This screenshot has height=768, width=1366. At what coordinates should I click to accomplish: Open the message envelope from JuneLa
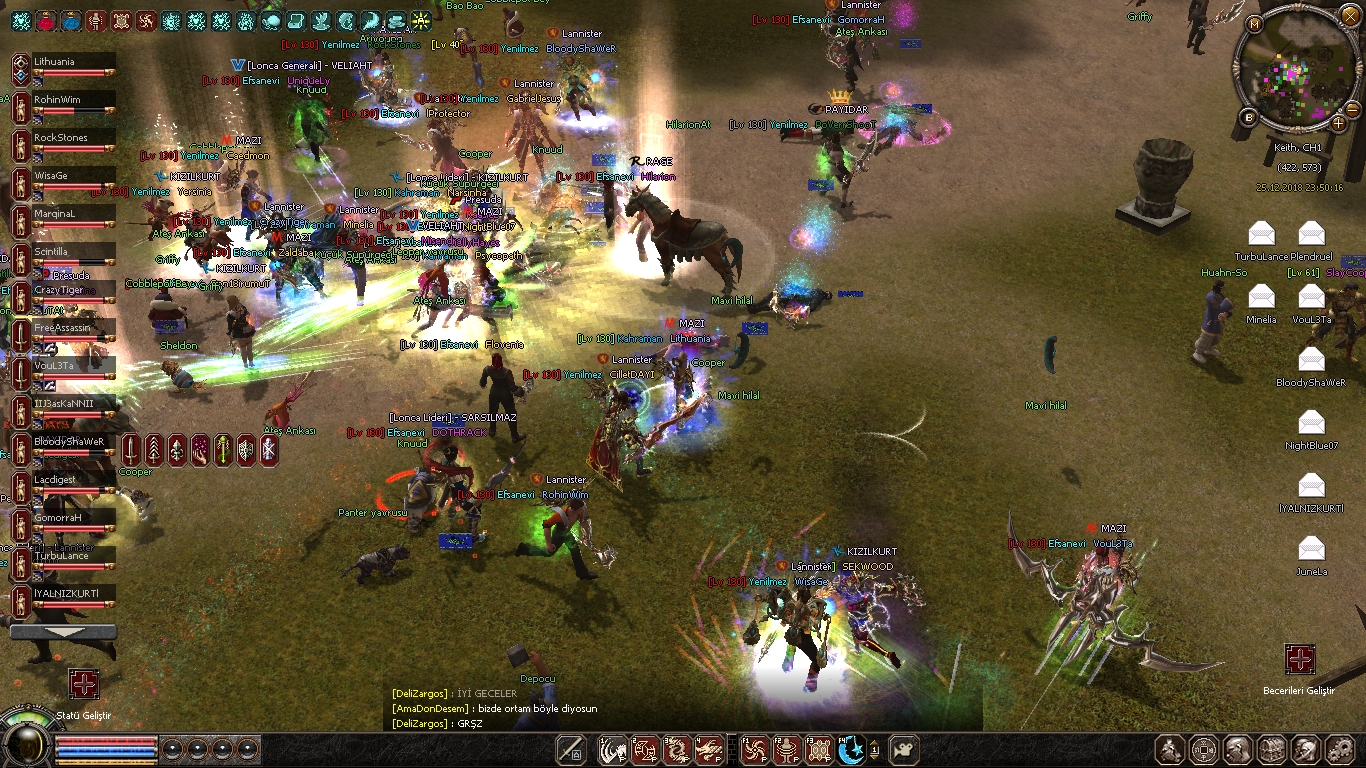coord(1311,548)
